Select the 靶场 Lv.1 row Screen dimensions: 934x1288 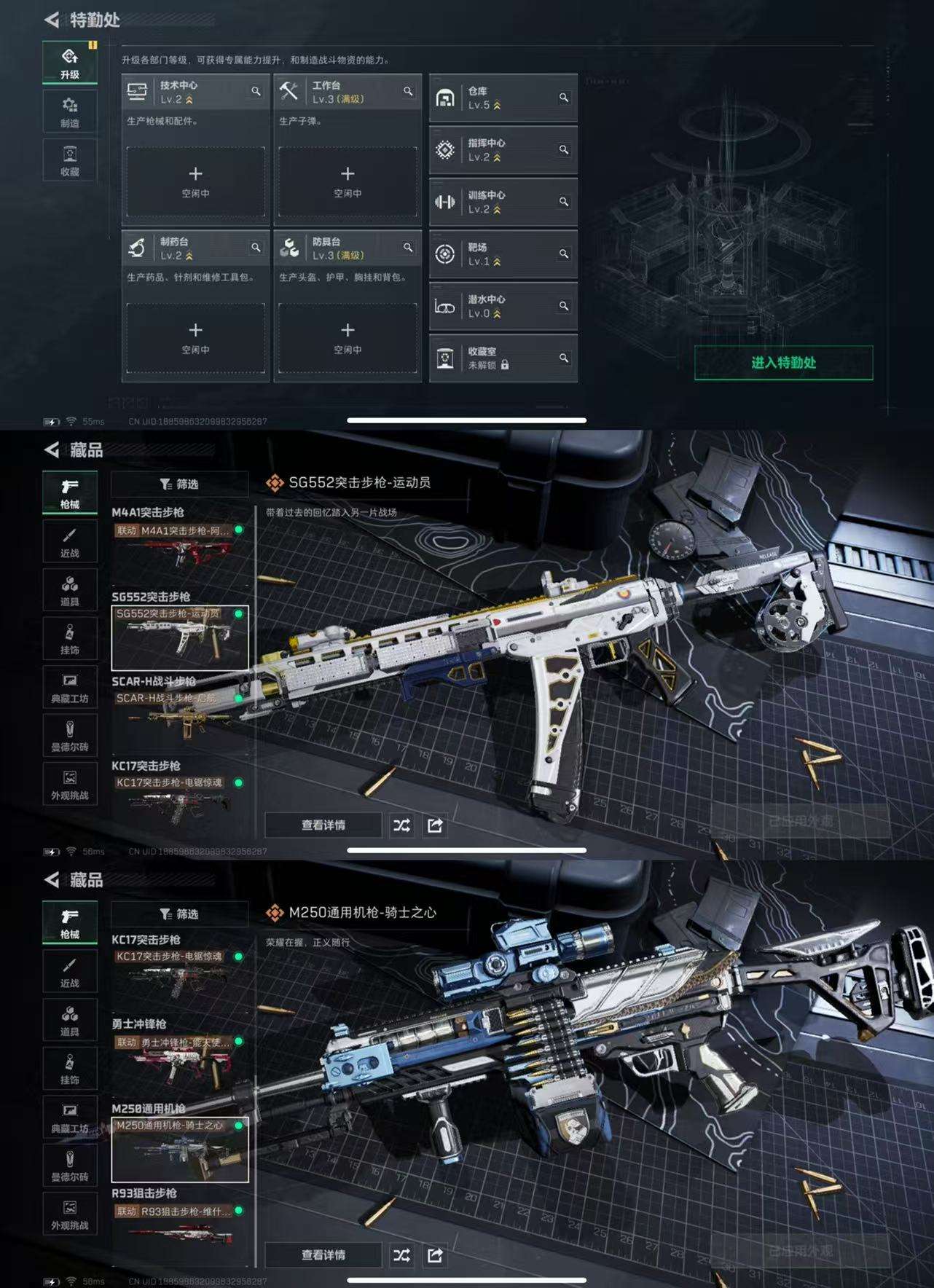[x=503, y=254]
